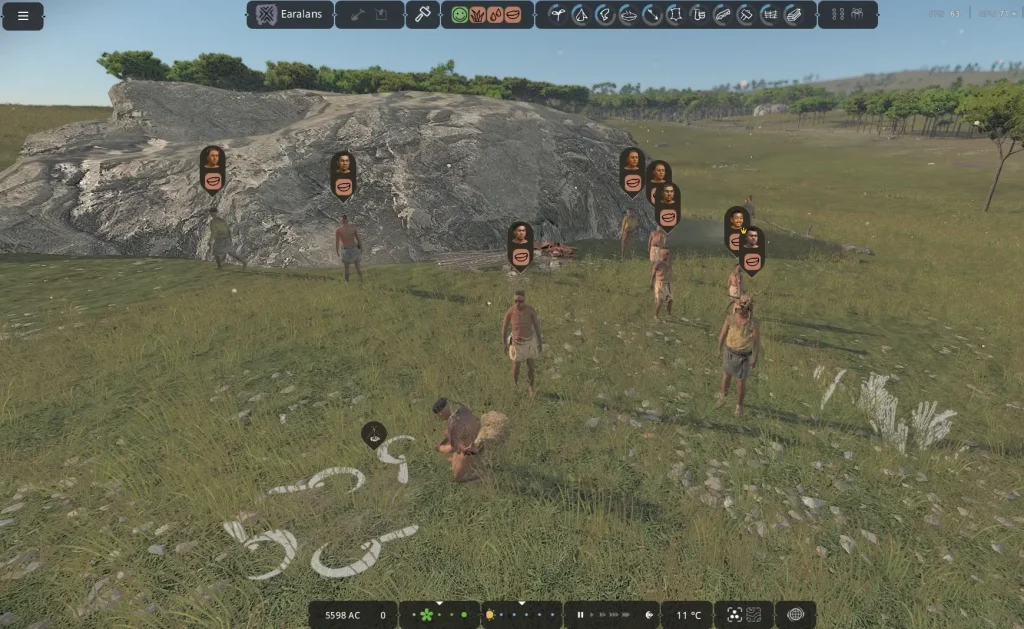
Task: Select the hammer build tool
Action: coord(422,15)
